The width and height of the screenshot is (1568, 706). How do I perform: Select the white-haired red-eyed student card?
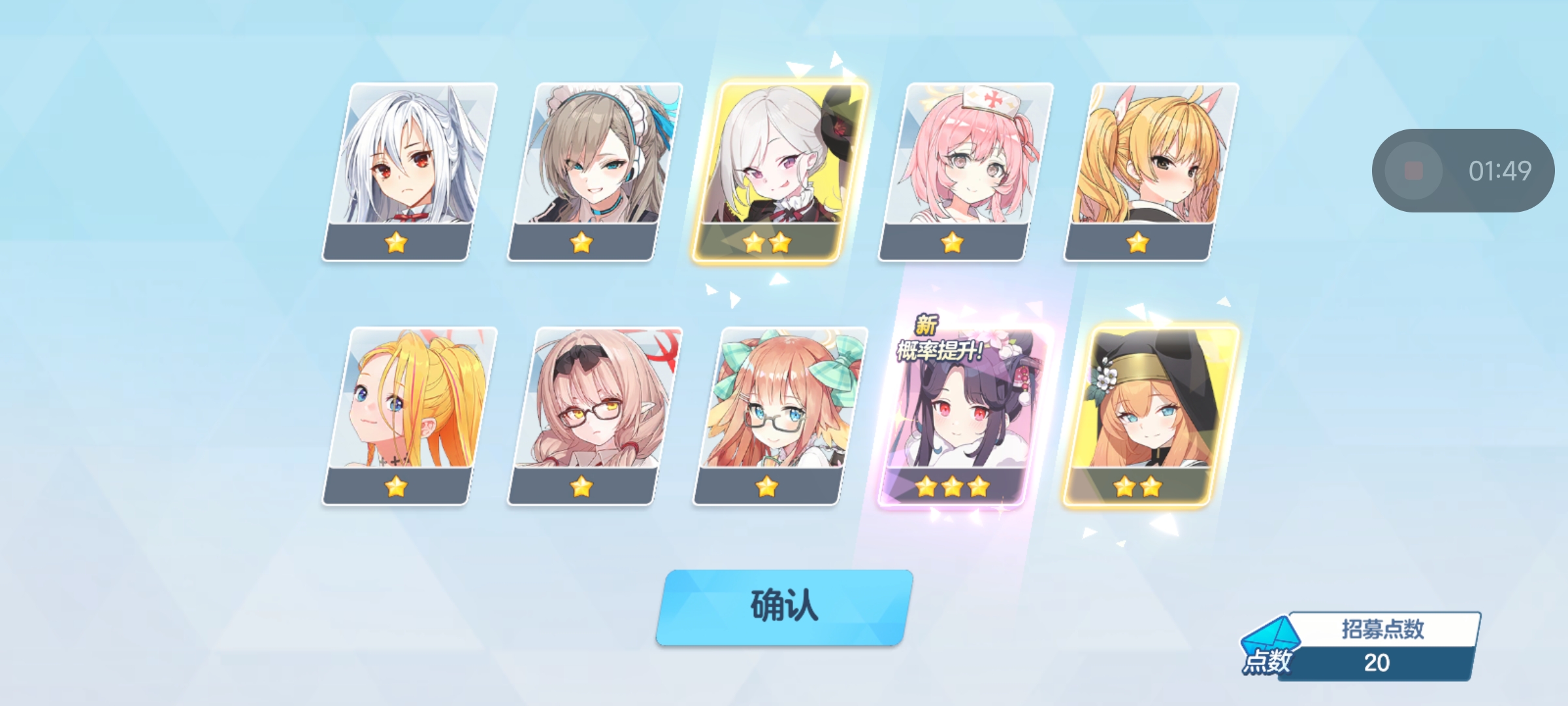[x=409, y=171]
